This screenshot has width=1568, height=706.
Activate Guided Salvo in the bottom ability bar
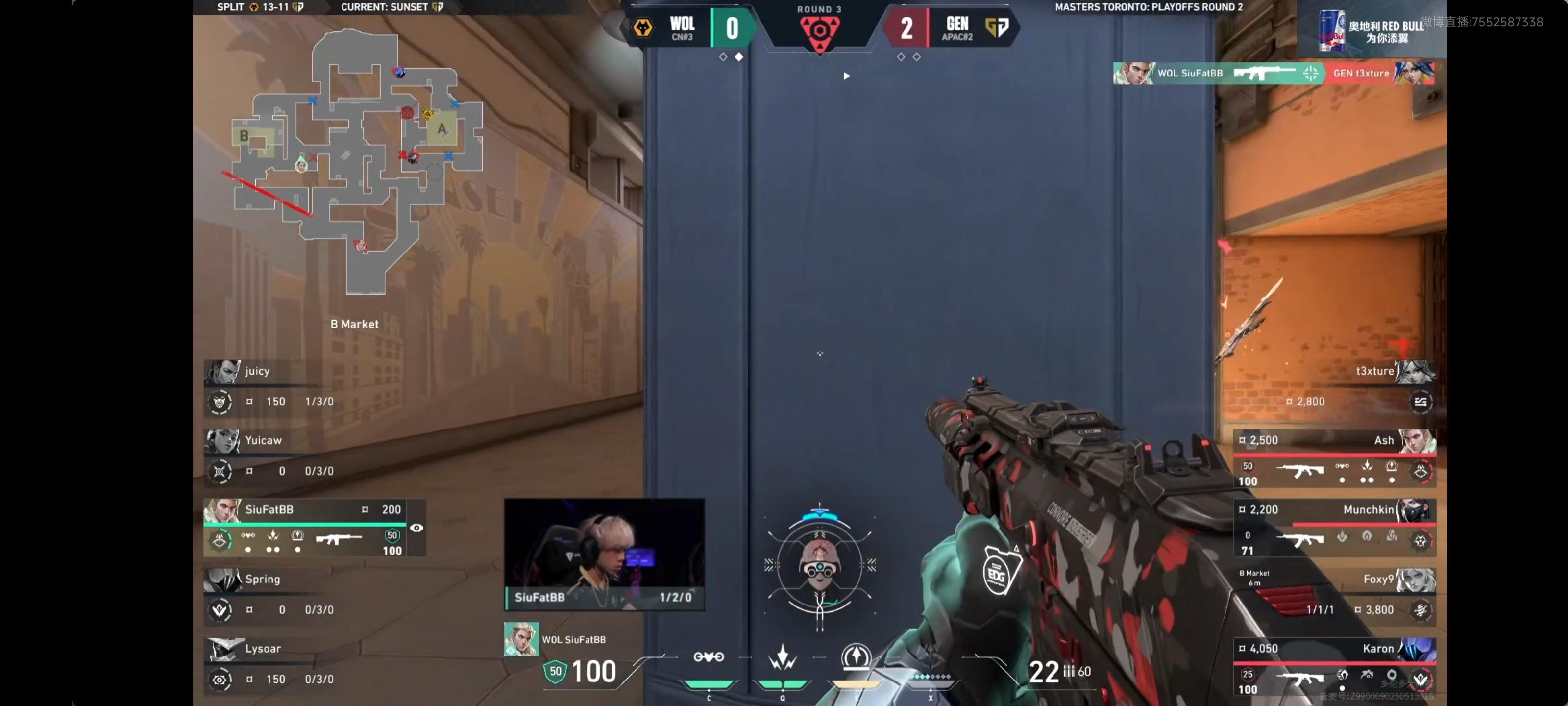(x=856, y=657)
